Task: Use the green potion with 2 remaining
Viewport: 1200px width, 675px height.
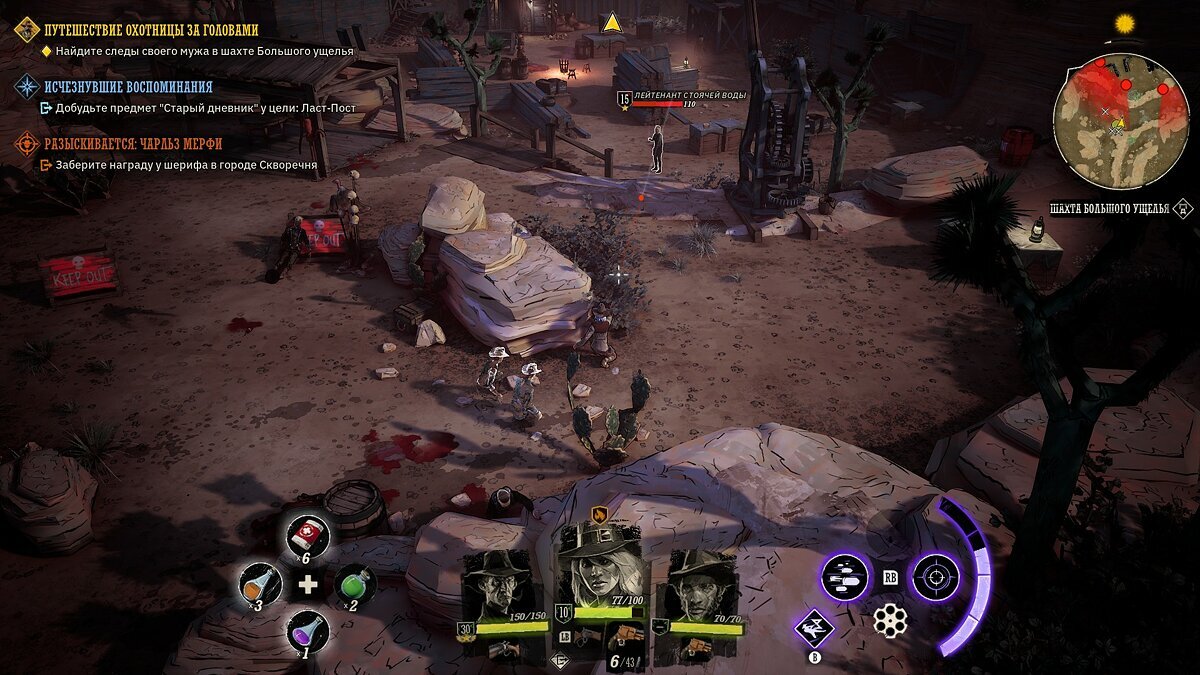Action: tap(353, 584)
